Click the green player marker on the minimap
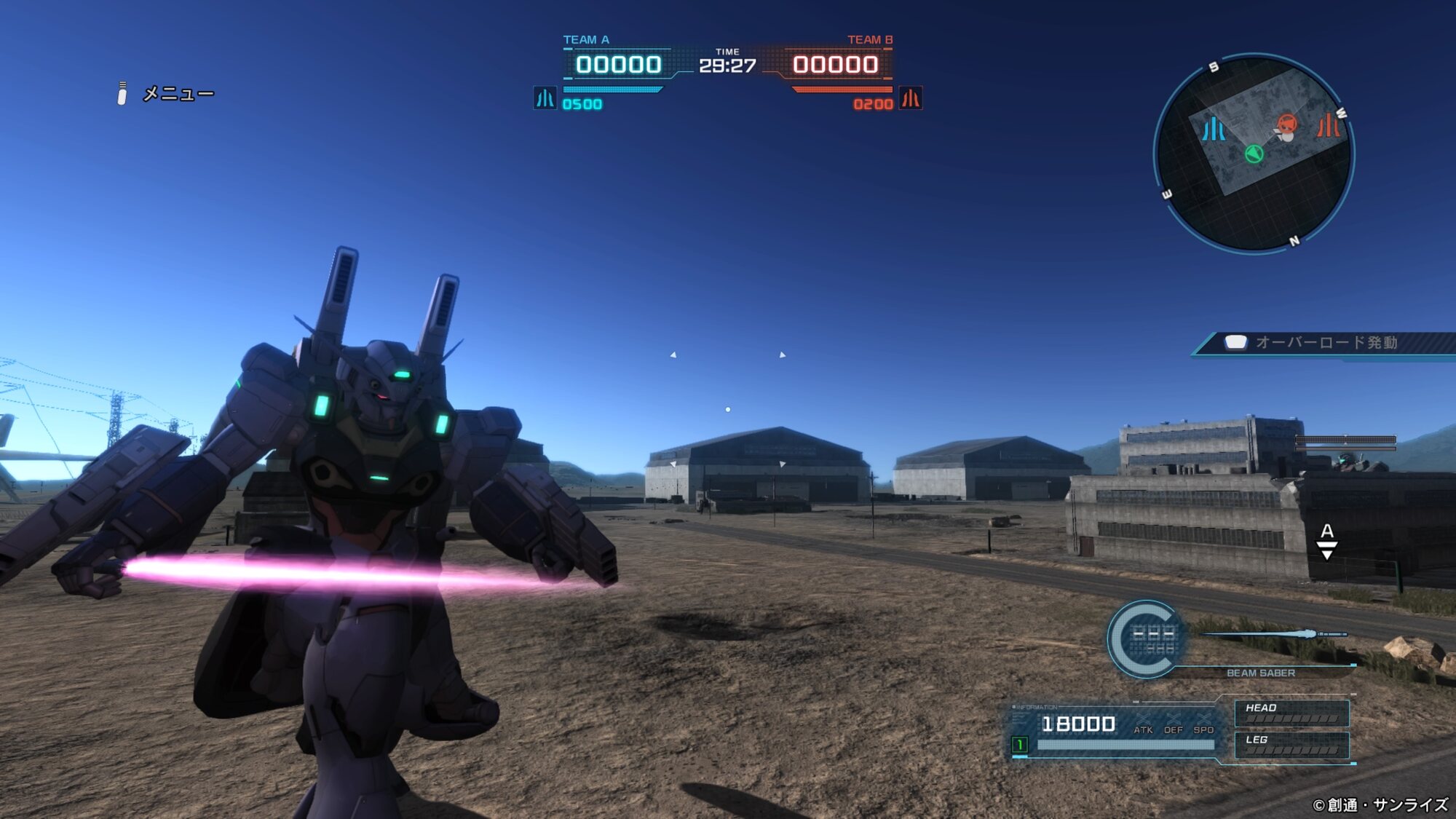1456x819 pixels. pos(1254,154)
